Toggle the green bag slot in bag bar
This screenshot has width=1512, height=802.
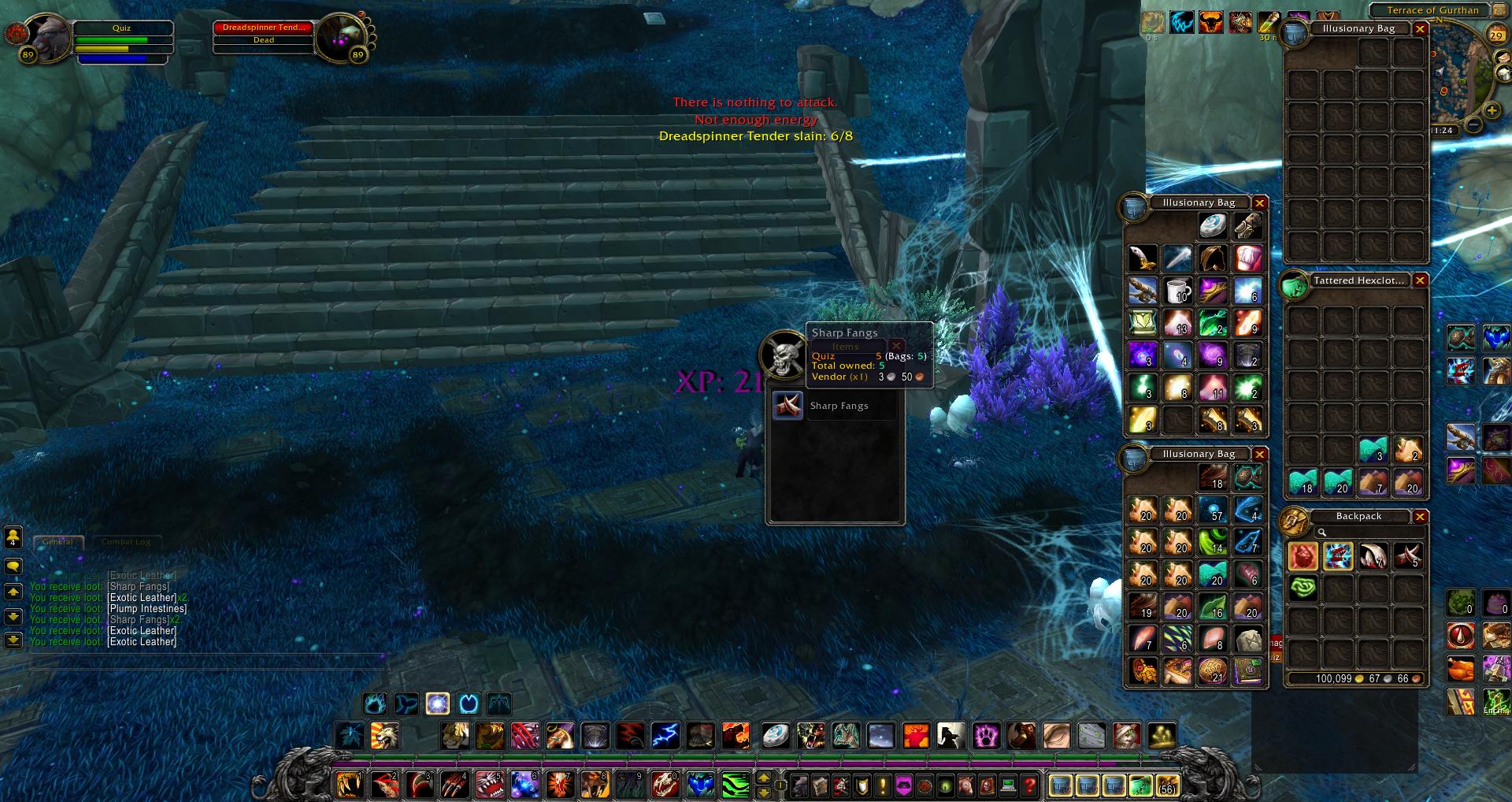tap(1141, 785)
